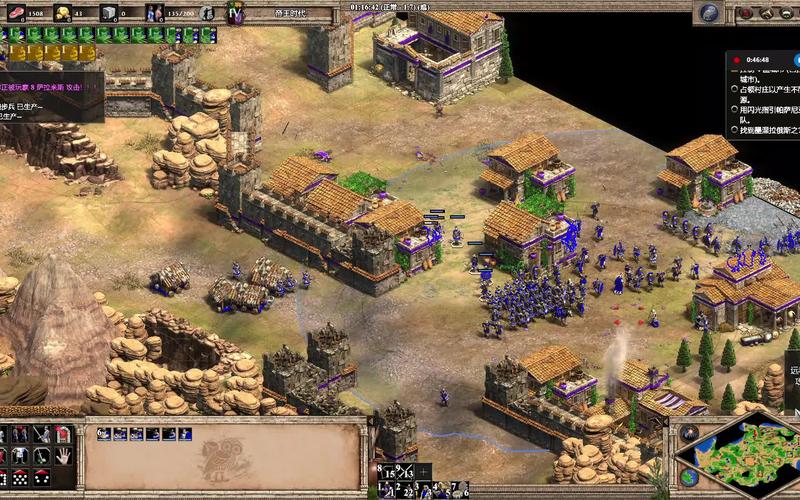Click the red recording indicator in the overlay
This screenshot has height=500, width=800.
735,59
